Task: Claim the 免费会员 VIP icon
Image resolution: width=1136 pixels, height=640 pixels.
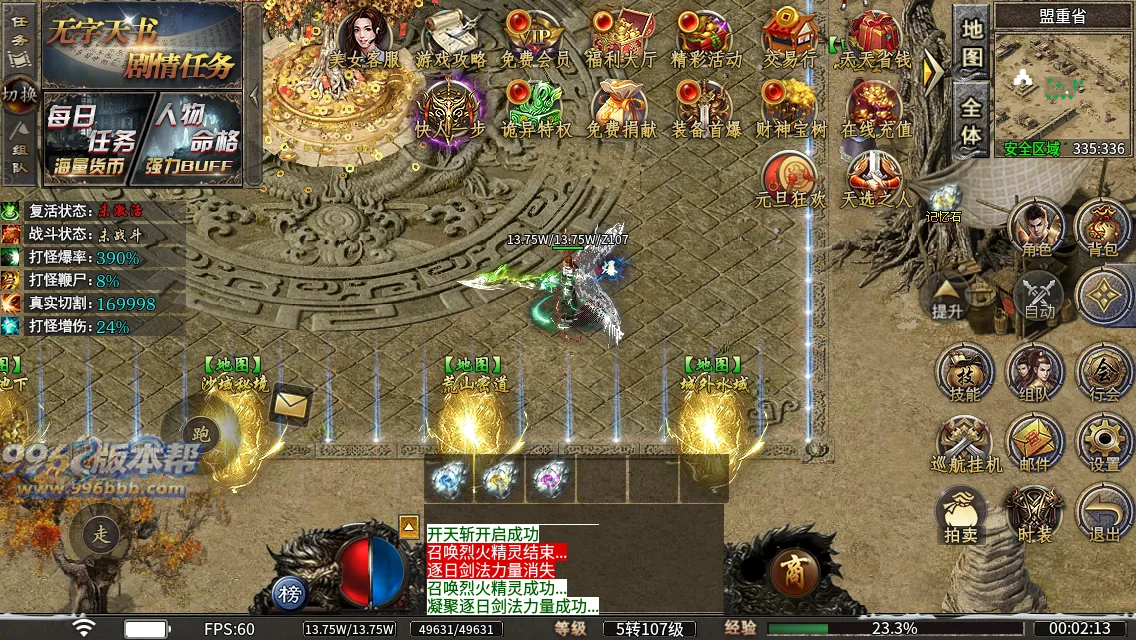Action: pos(535,36)
